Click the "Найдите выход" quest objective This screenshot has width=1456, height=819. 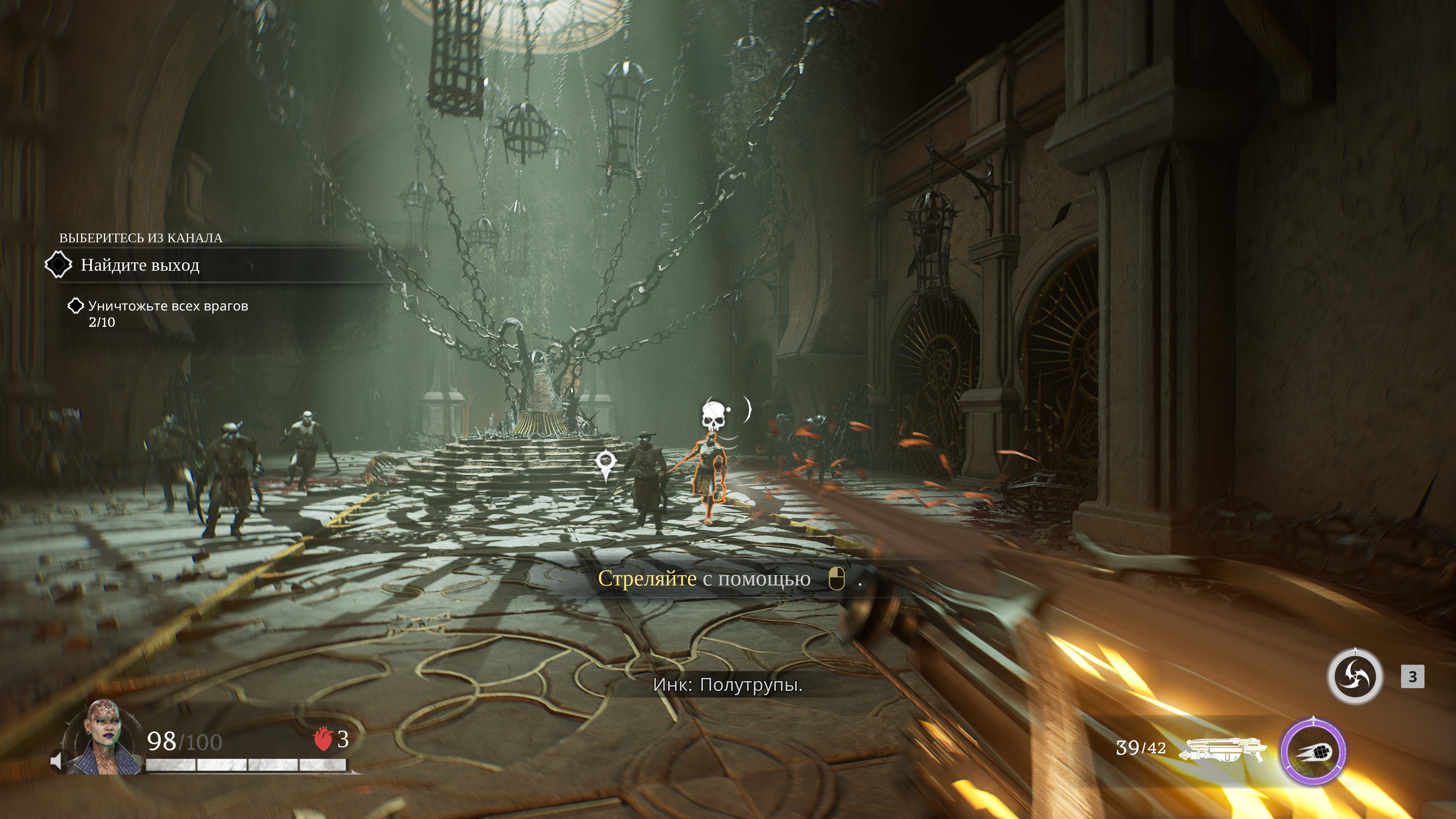pos(140,265)
